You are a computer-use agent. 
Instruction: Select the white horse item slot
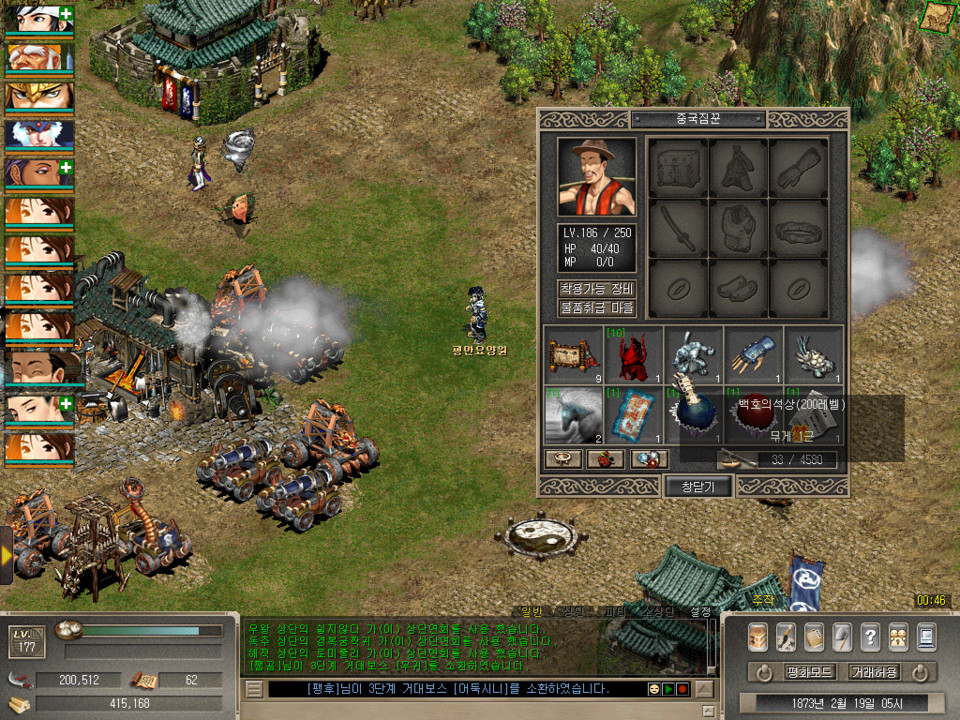tap(573, 414)
